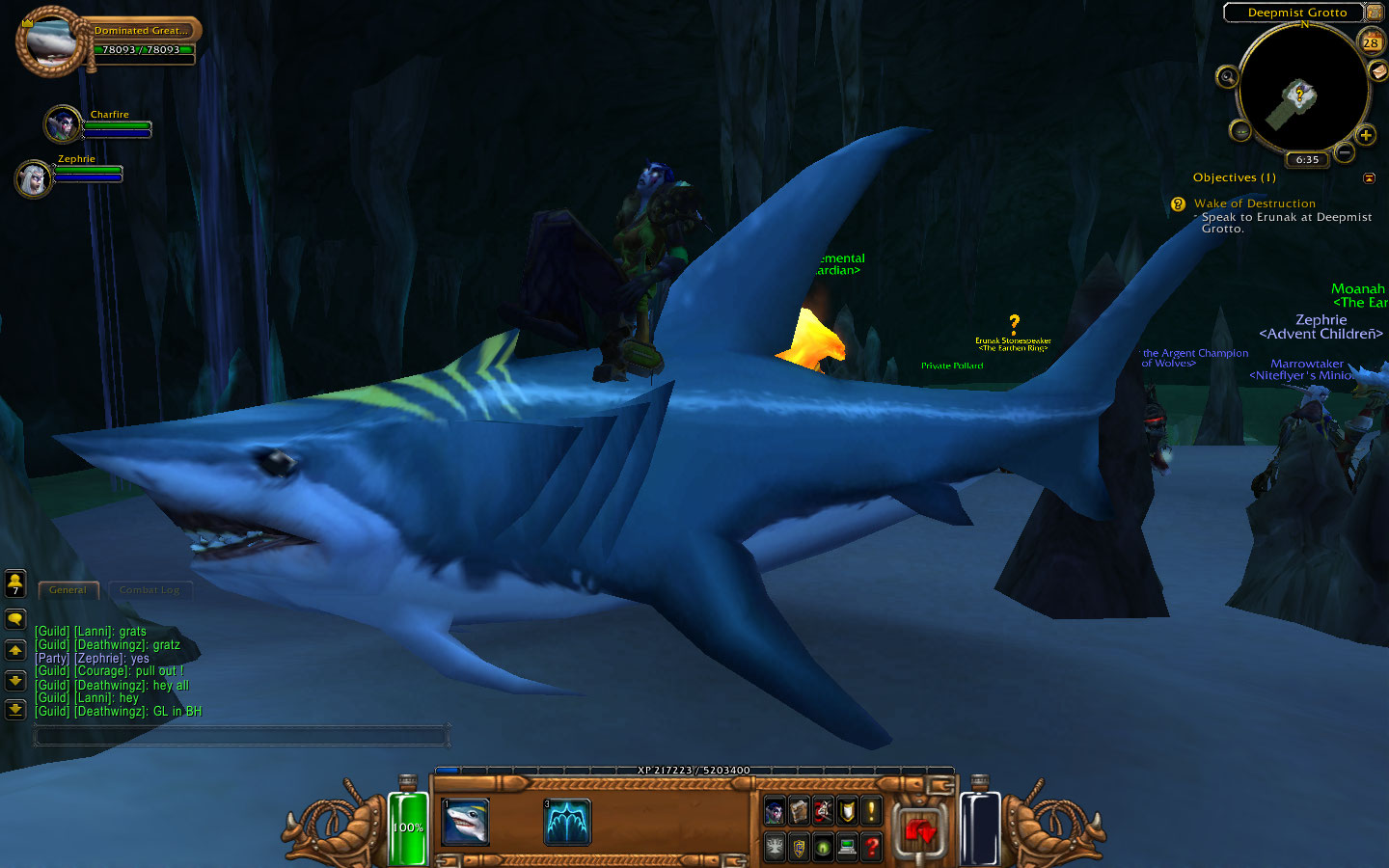Image resolution: width=1389 pixels, height=868 pixels.
Task: Open the Achievements shield icon
Action: pos(845,810)
